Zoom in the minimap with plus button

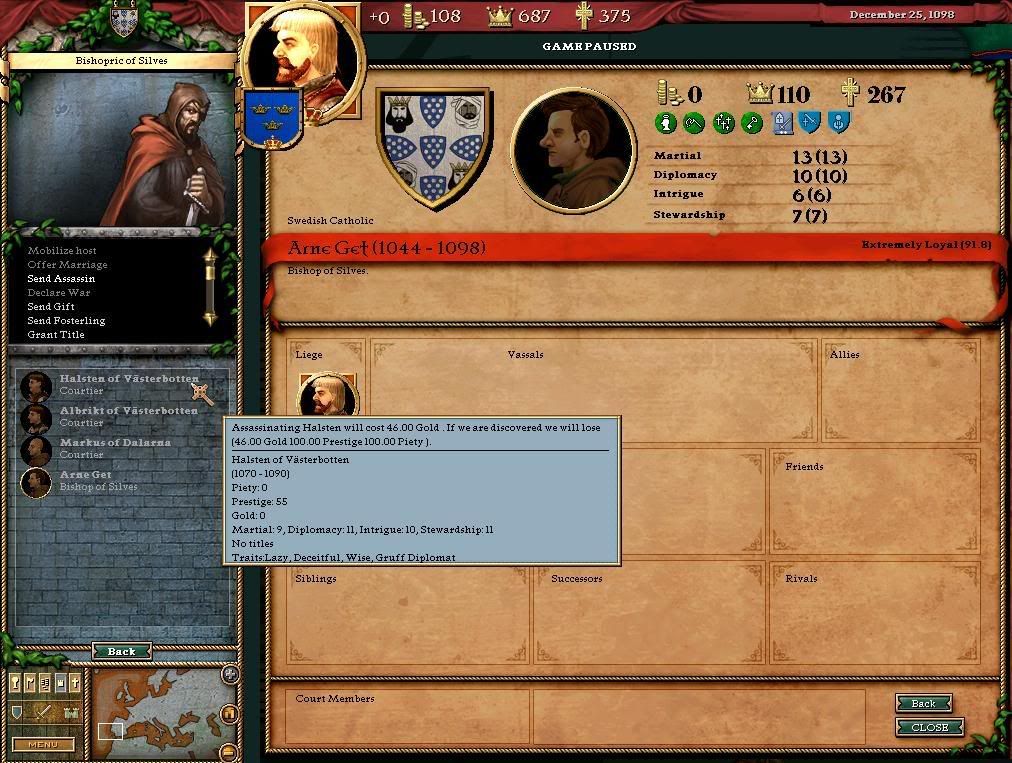[x=230, y=675]
